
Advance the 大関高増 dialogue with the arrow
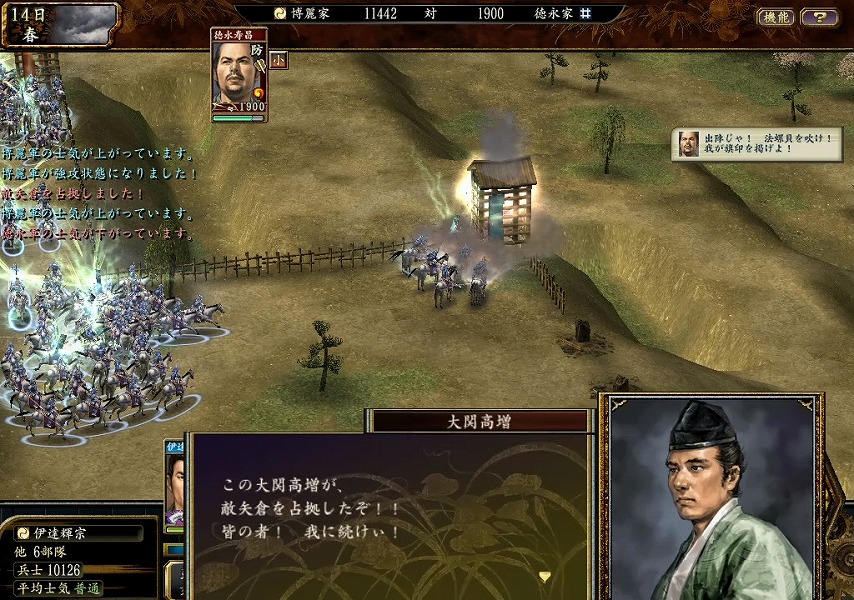545,576
